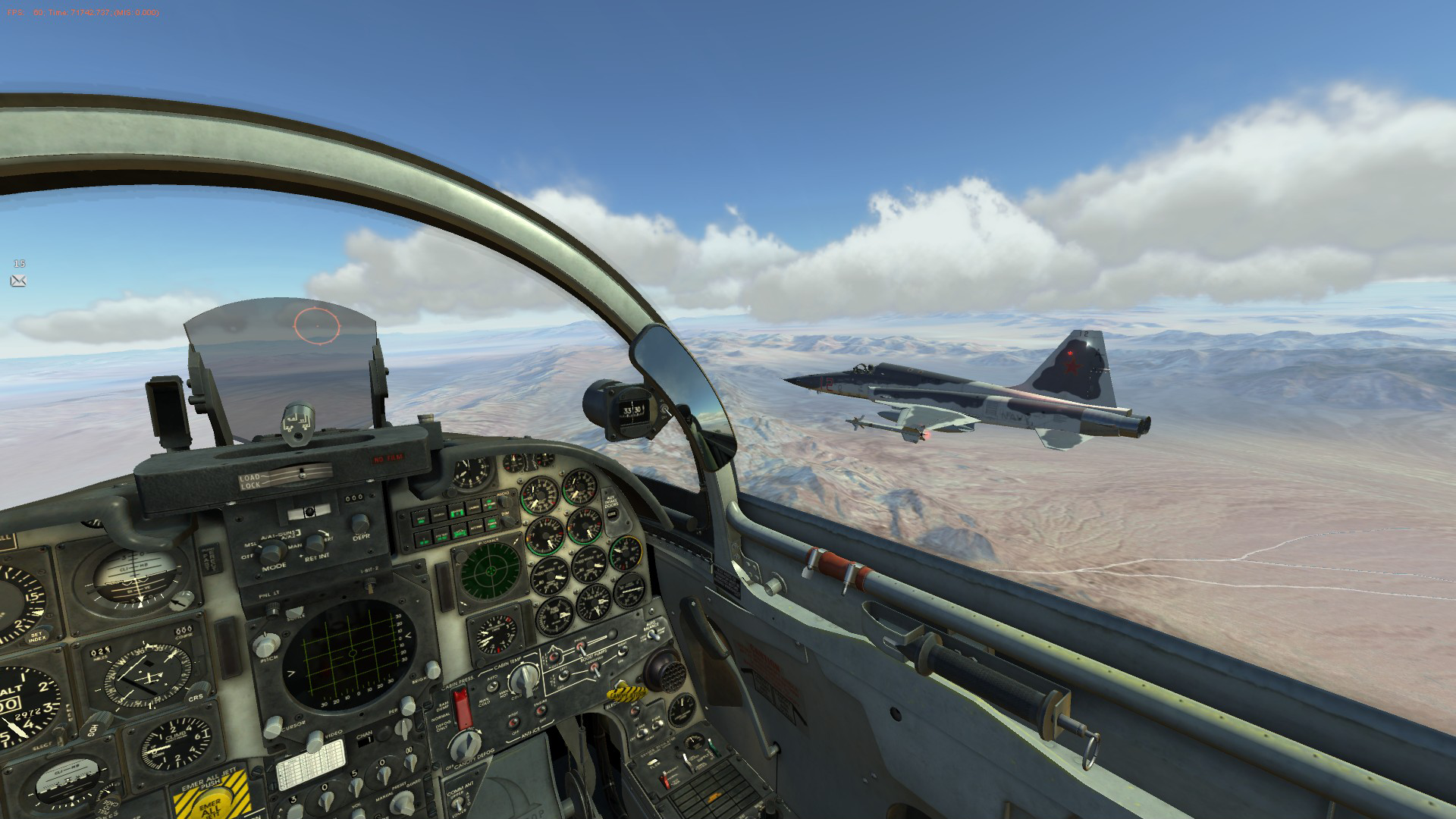The image size is (1456, 819).
Task: Open the envelope message history icon
Action: (19, 281)
